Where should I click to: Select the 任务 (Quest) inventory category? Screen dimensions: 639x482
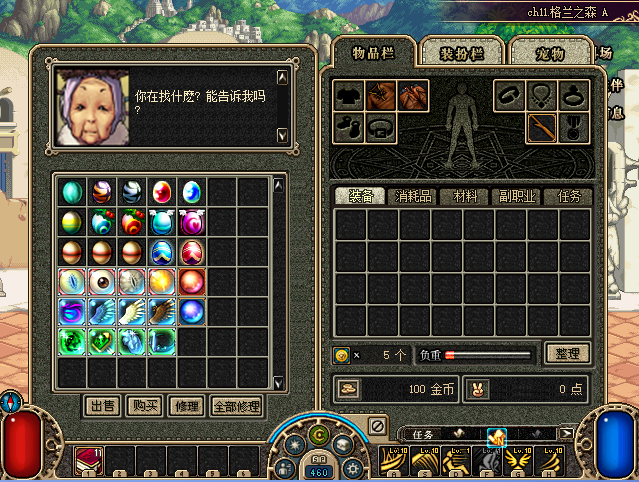pos(568,197)
